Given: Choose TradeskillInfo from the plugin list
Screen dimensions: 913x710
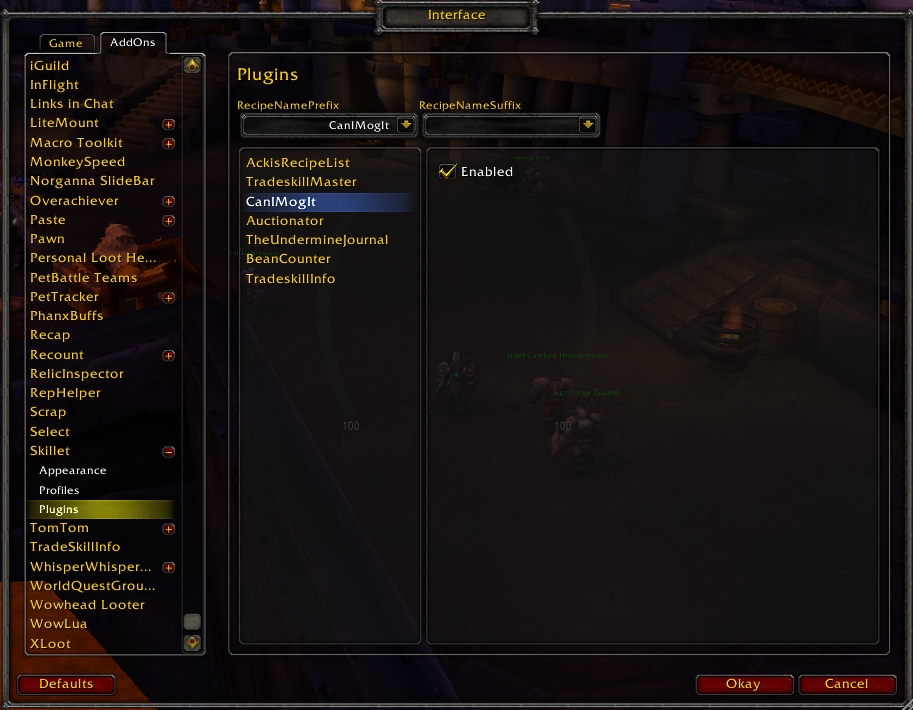Looking at the screenshot, I should coord(291,279).
